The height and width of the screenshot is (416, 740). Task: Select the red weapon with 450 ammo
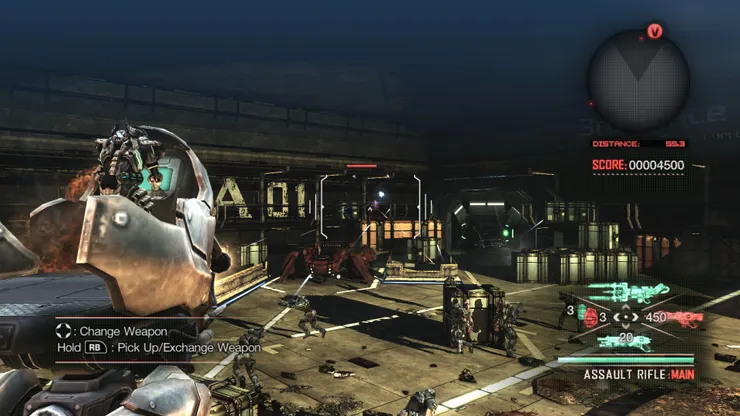676,318
